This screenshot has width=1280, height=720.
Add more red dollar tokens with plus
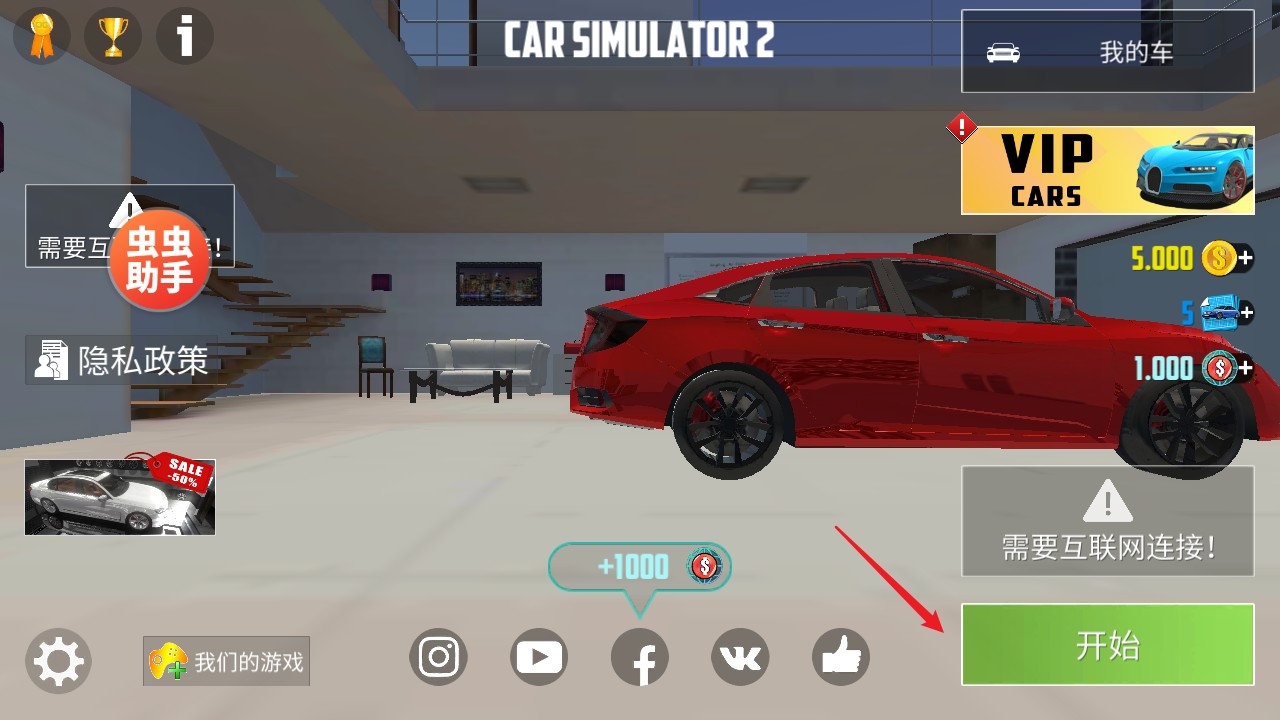pyautogui.click(x=1245, y=368)
